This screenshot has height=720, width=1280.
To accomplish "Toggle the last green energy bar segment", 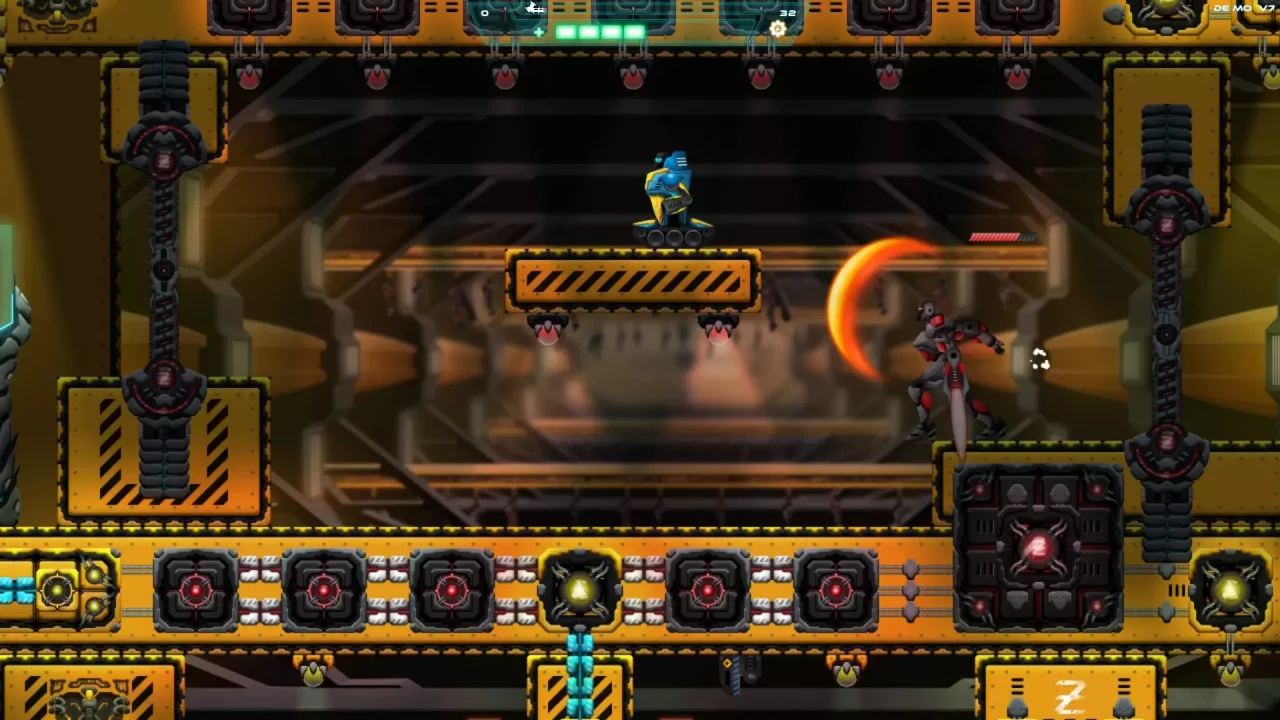I will pyautogui.click(x=634, y=31).
